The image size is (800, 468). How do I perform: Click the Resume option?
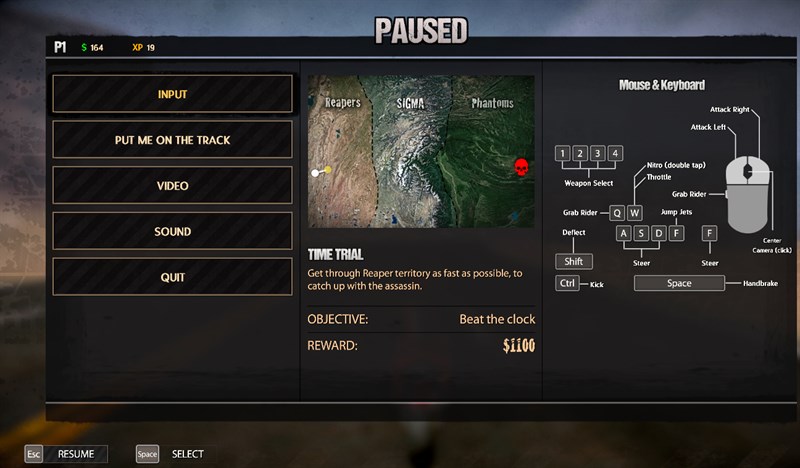coord(66,454)
